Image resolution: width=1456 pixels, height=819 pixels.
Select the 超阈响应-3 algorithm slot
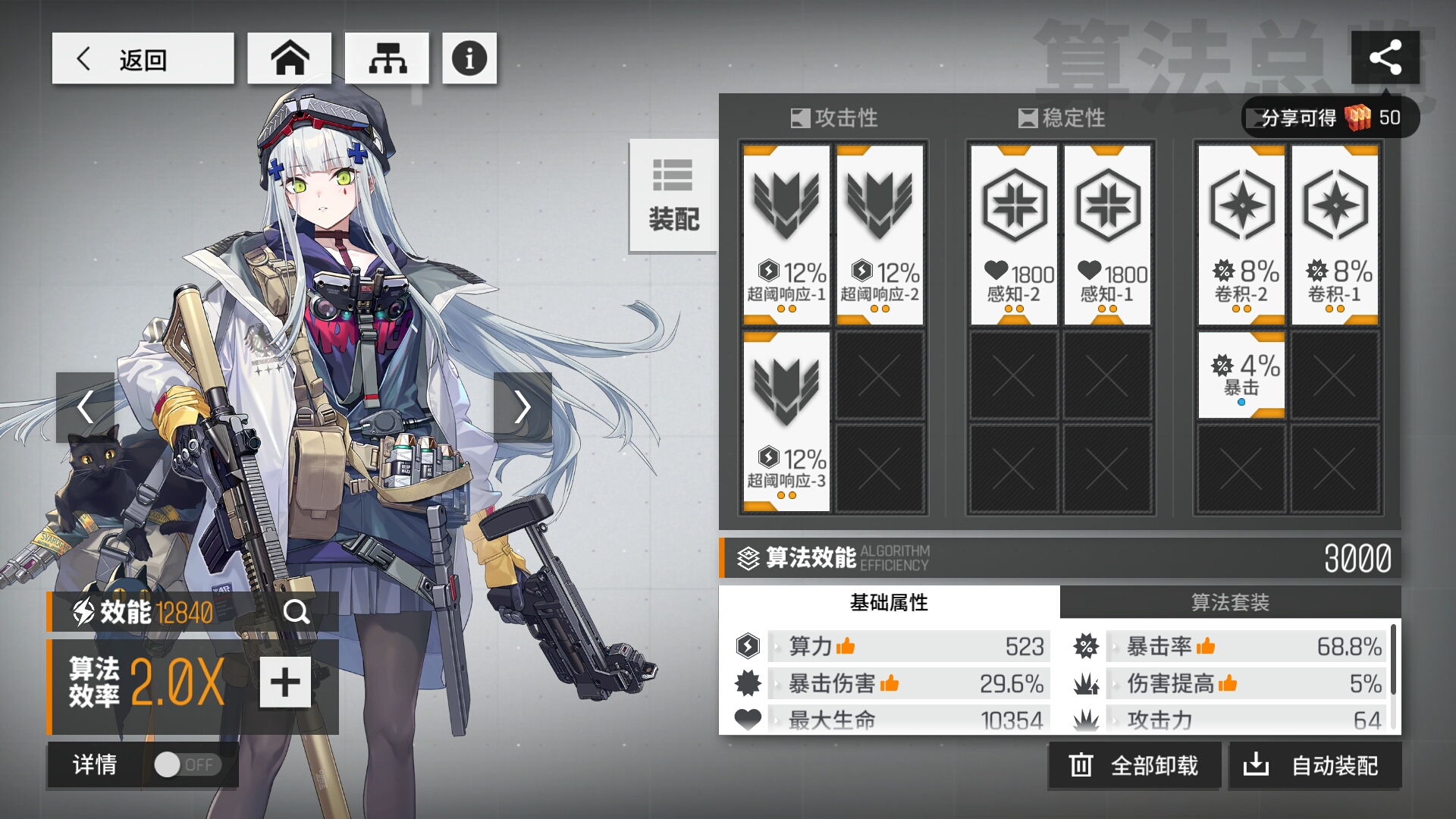[786, 422]
